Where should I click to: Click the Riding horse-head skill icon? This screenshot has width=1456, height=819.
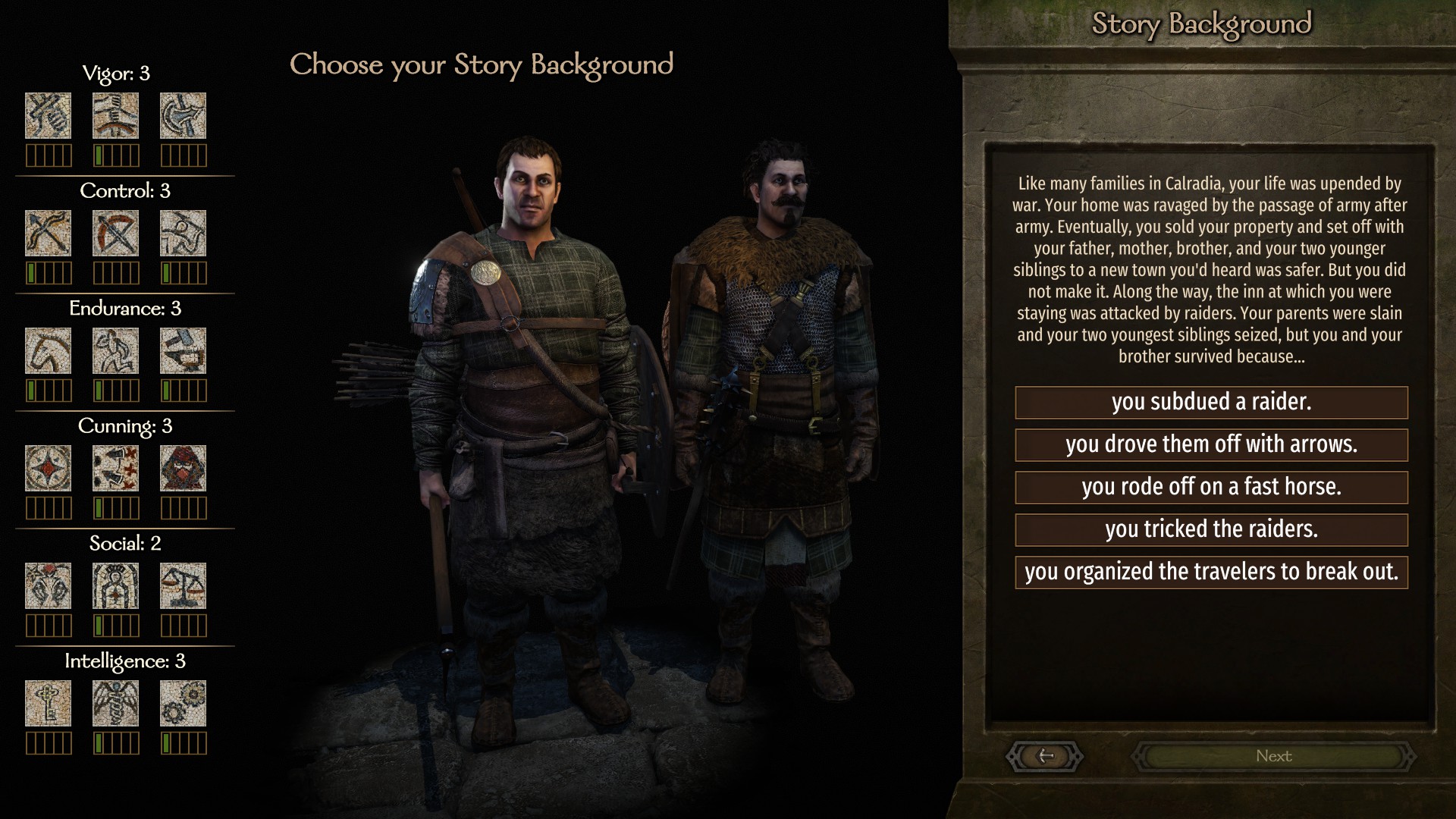[x=48, y=350]
